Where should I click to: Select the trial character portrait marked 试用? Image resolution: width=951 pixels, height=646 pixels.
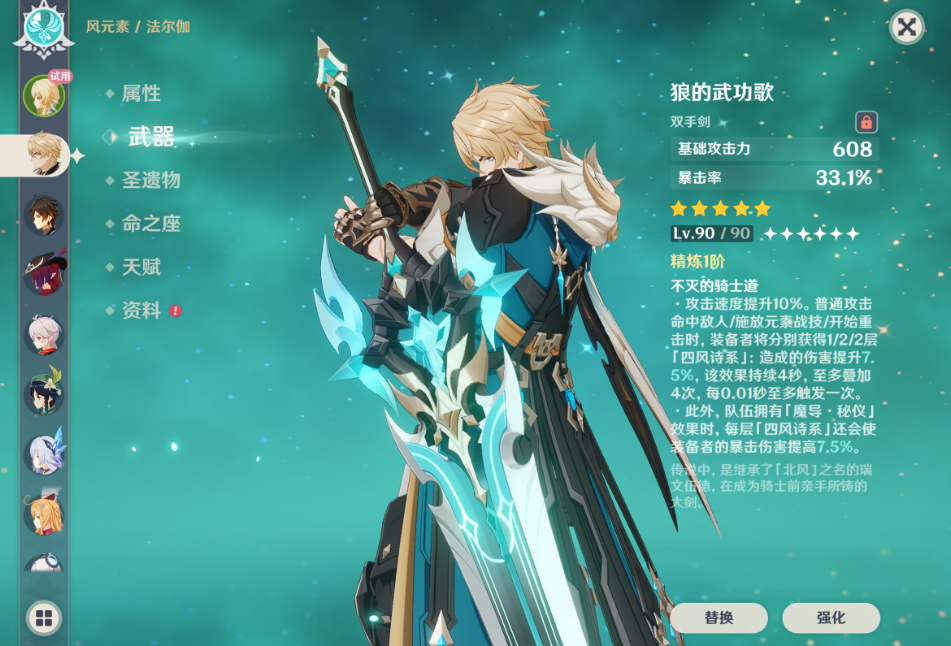coord(43,95)
